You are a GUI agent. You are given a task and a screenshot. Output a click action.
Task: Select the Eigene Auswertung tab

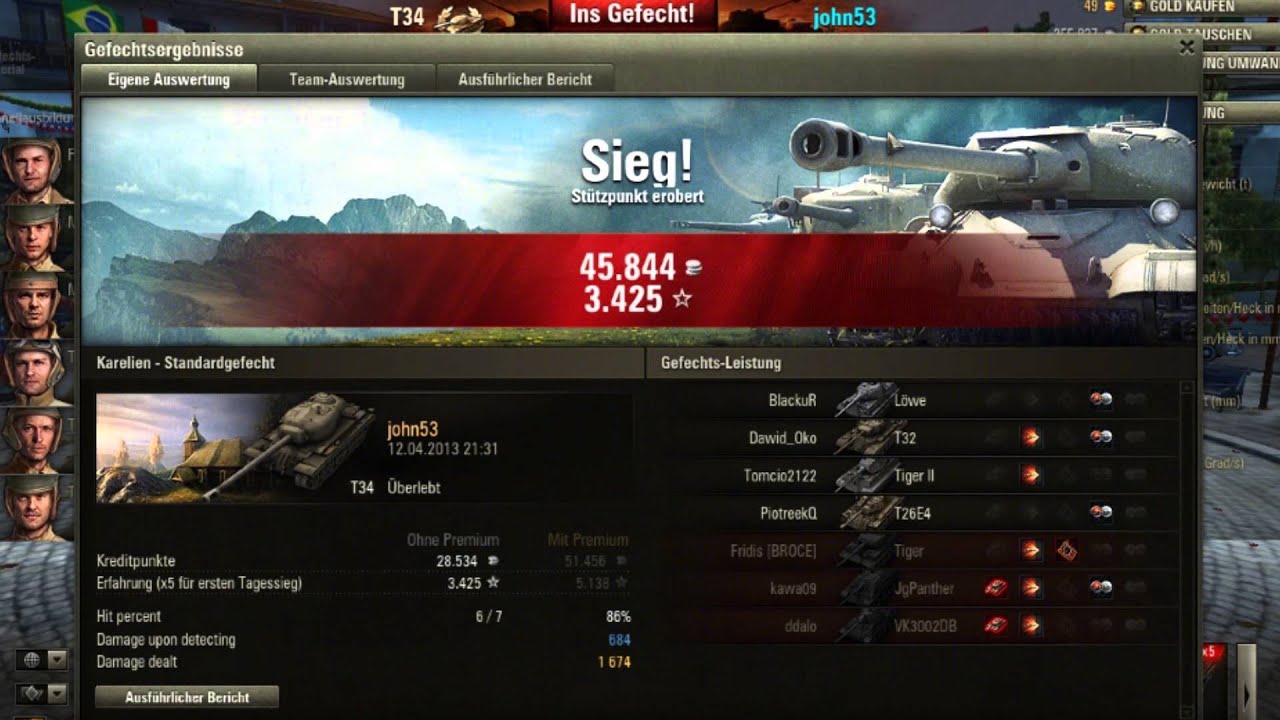click(168, 79)
